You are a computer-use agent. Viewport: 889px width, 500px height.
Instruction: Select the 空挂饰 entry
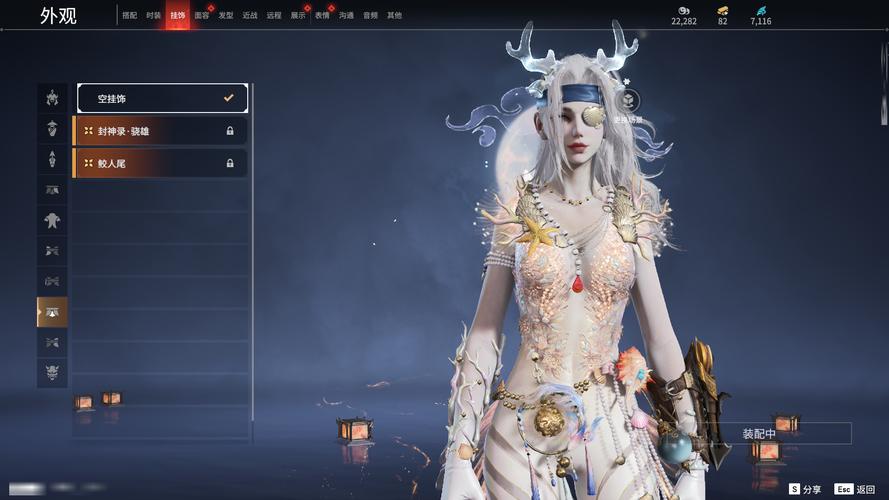(x=162, y=98)
